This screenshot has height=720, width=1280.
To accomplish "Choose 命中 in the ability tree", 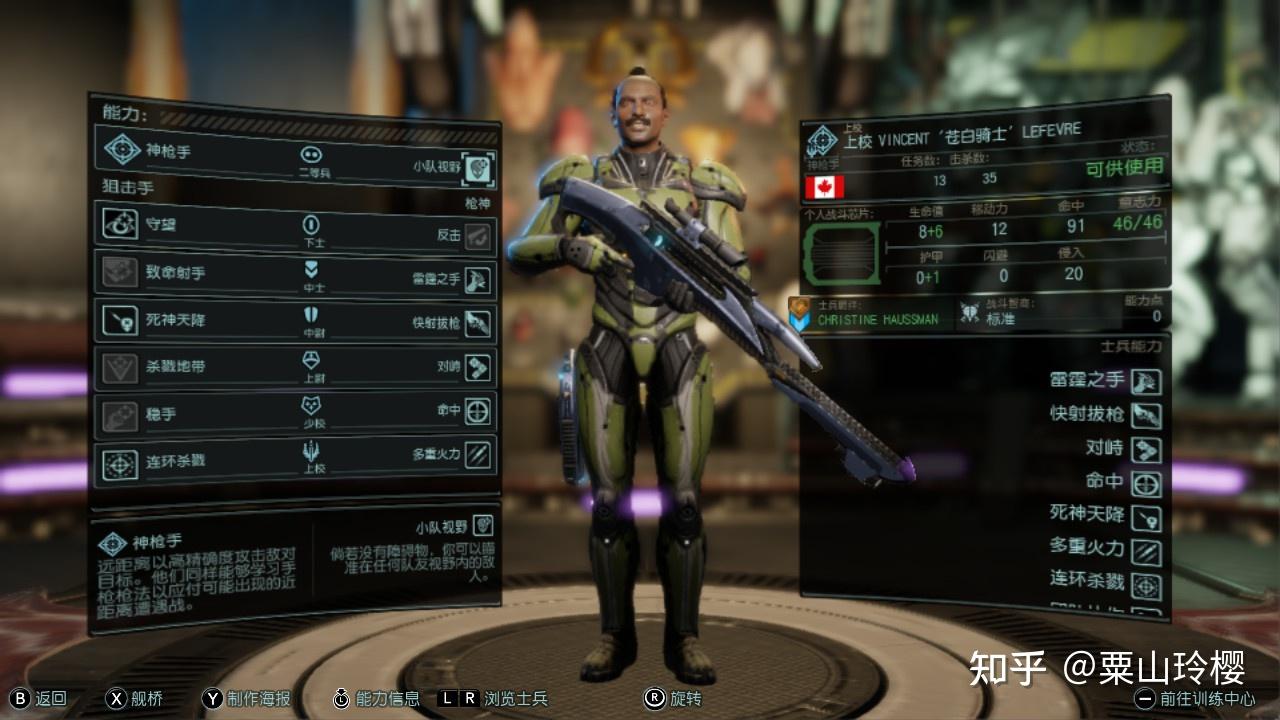I will pyautogui.click(x=479, y=411).
